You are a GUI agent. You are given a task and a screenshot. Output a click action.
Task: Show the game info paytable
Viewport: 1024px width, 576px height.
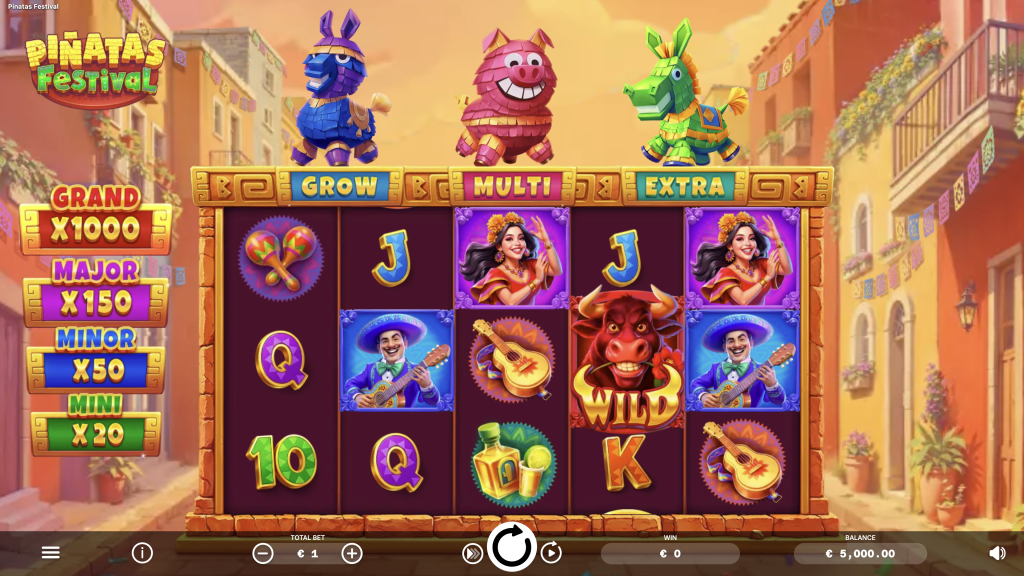142,552
